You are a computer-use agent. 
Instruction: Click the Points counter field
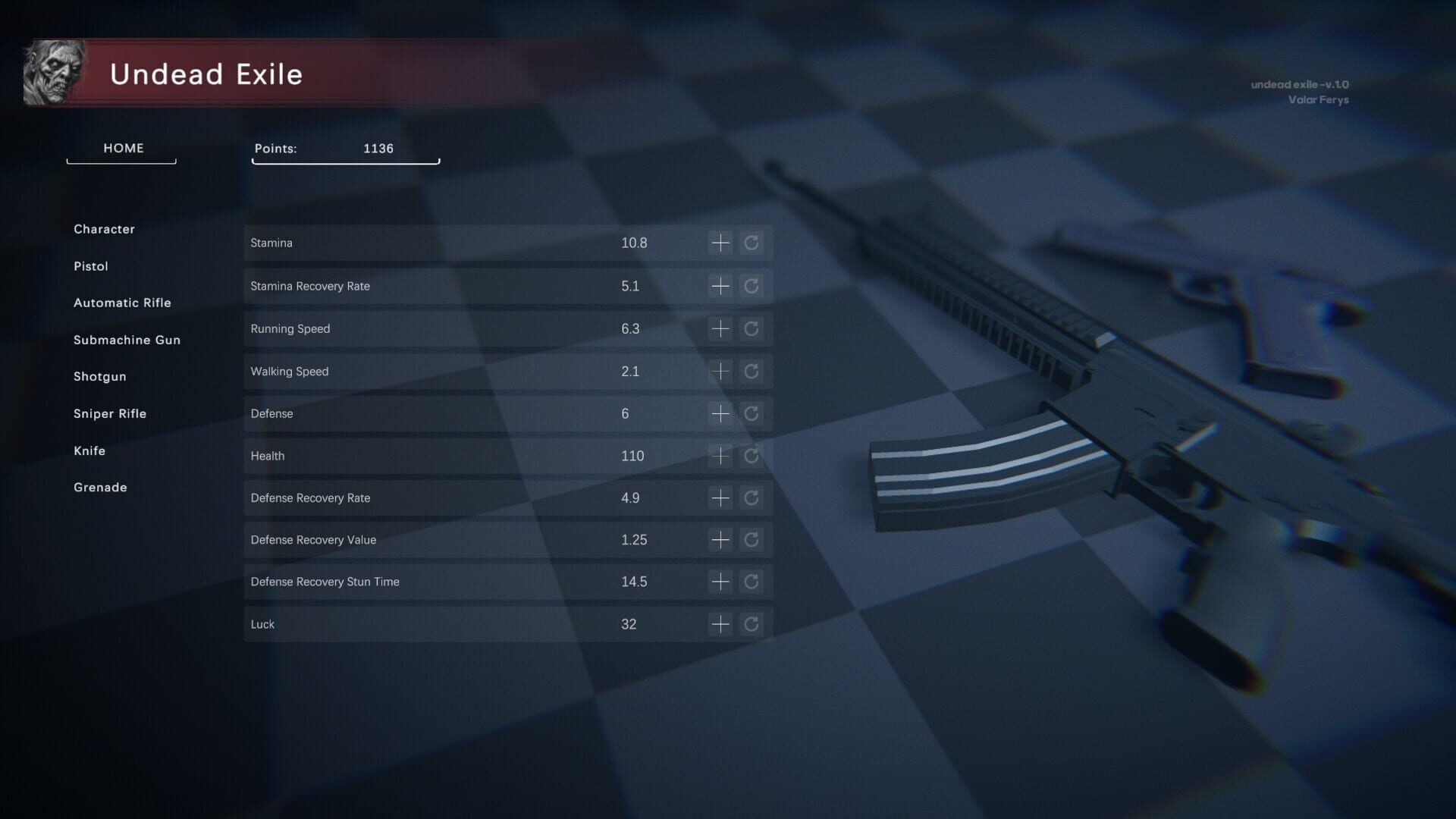click(345, 149)
